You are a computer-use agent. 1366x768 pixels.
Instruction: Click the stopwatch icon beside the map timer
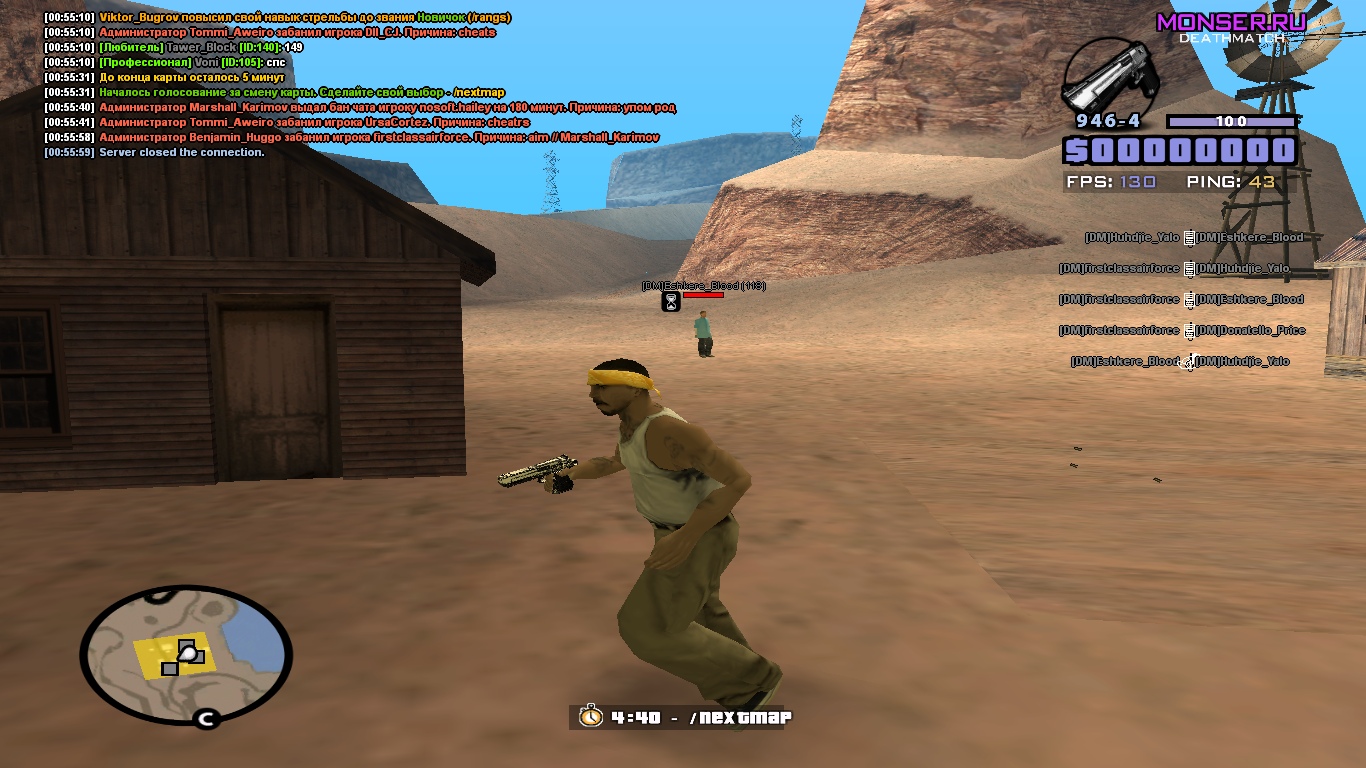(591, 717)
